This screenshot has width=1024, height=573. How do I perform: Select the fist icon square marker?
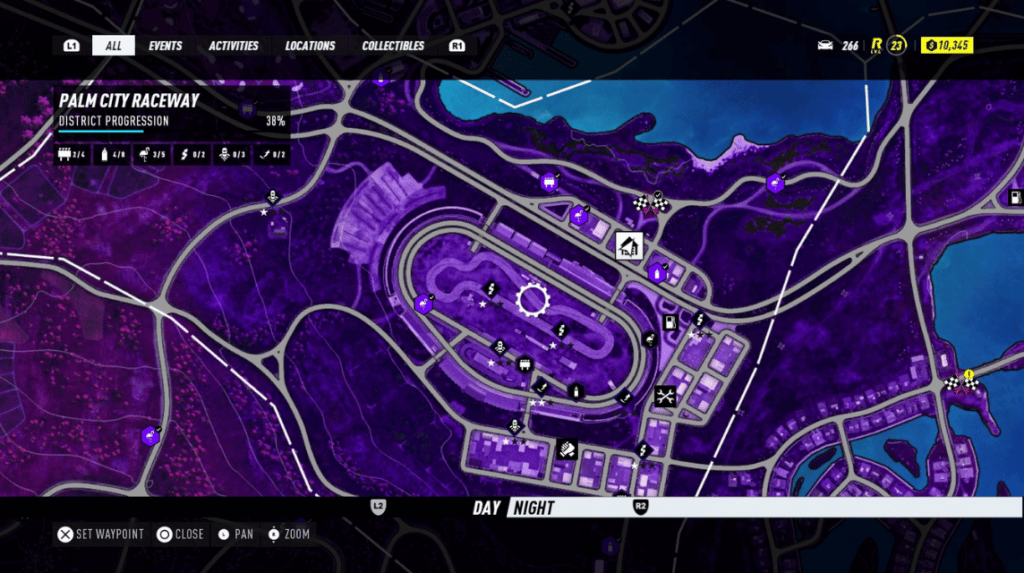[x=567, y=449]
